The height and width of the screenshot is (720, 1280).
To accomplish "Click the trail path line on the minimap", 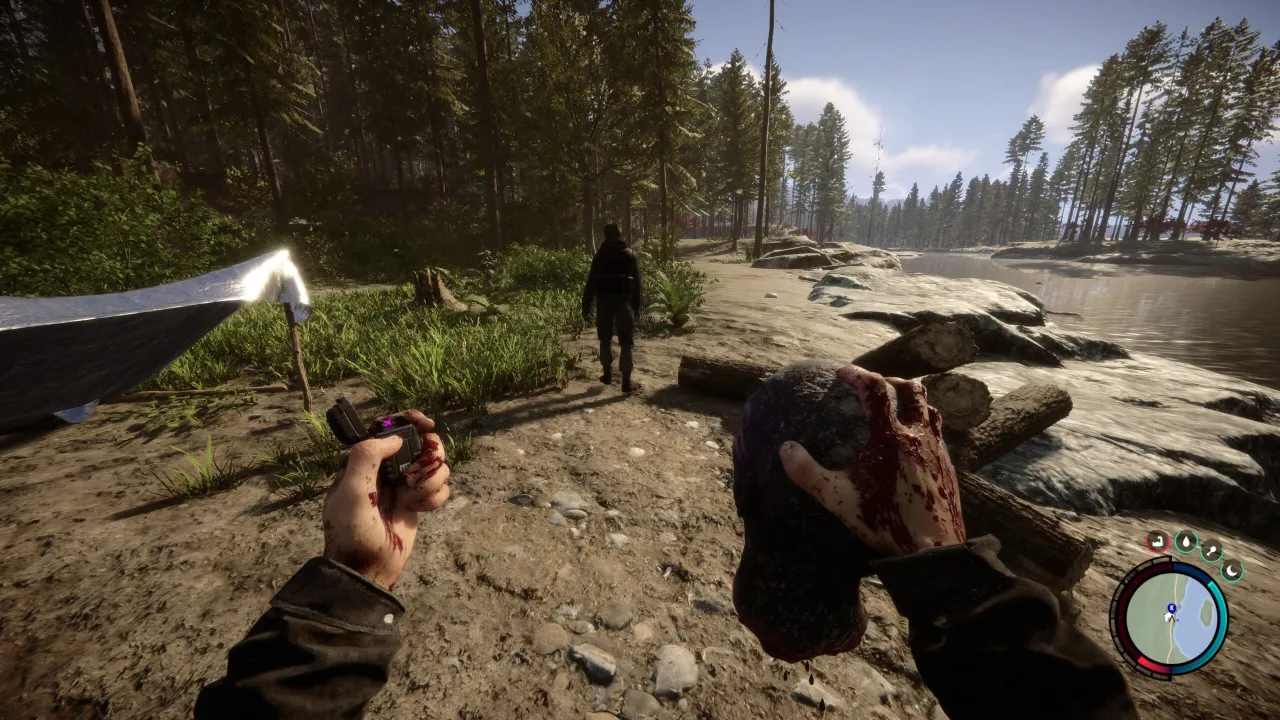I will pos(1170,645).
